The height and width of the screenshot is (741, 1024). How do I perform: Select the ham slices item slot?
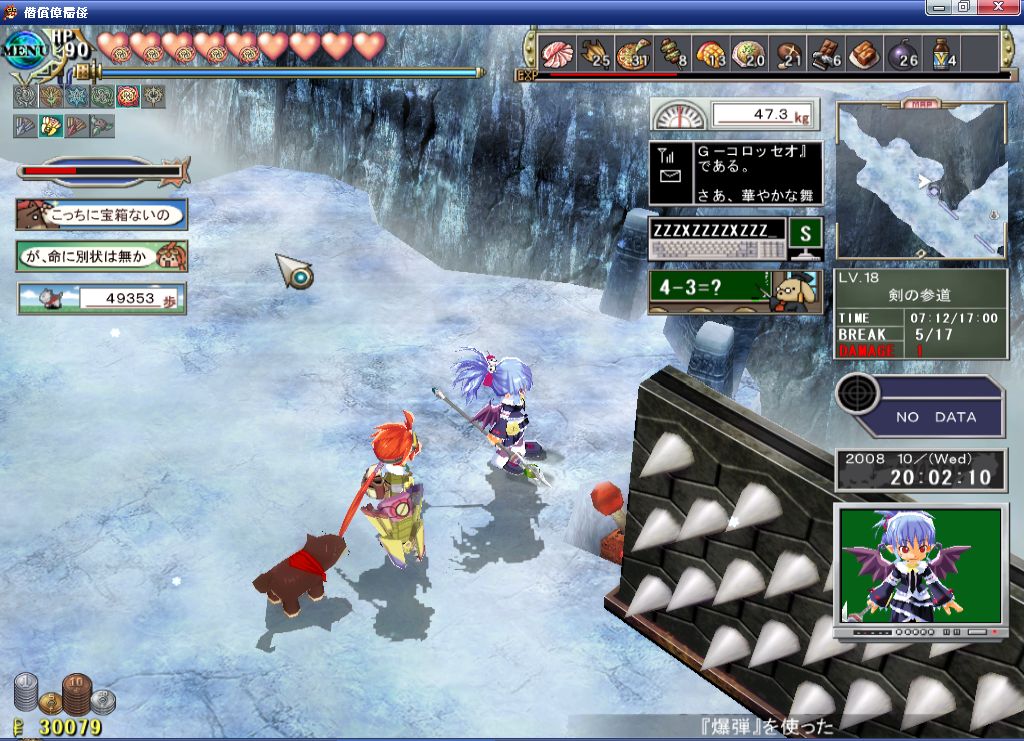[554, 52]
